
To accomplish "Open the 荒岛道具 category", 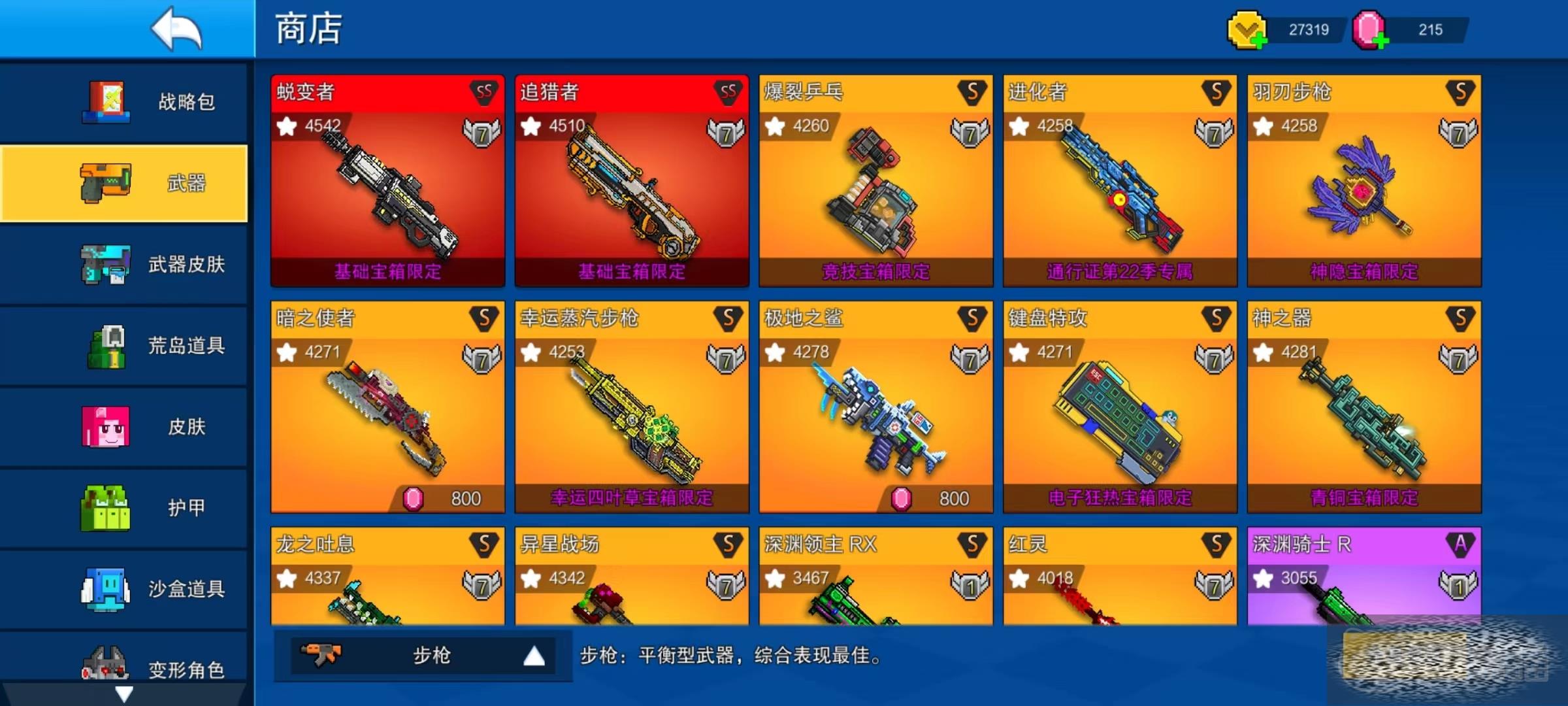I will tap(124, 345).
